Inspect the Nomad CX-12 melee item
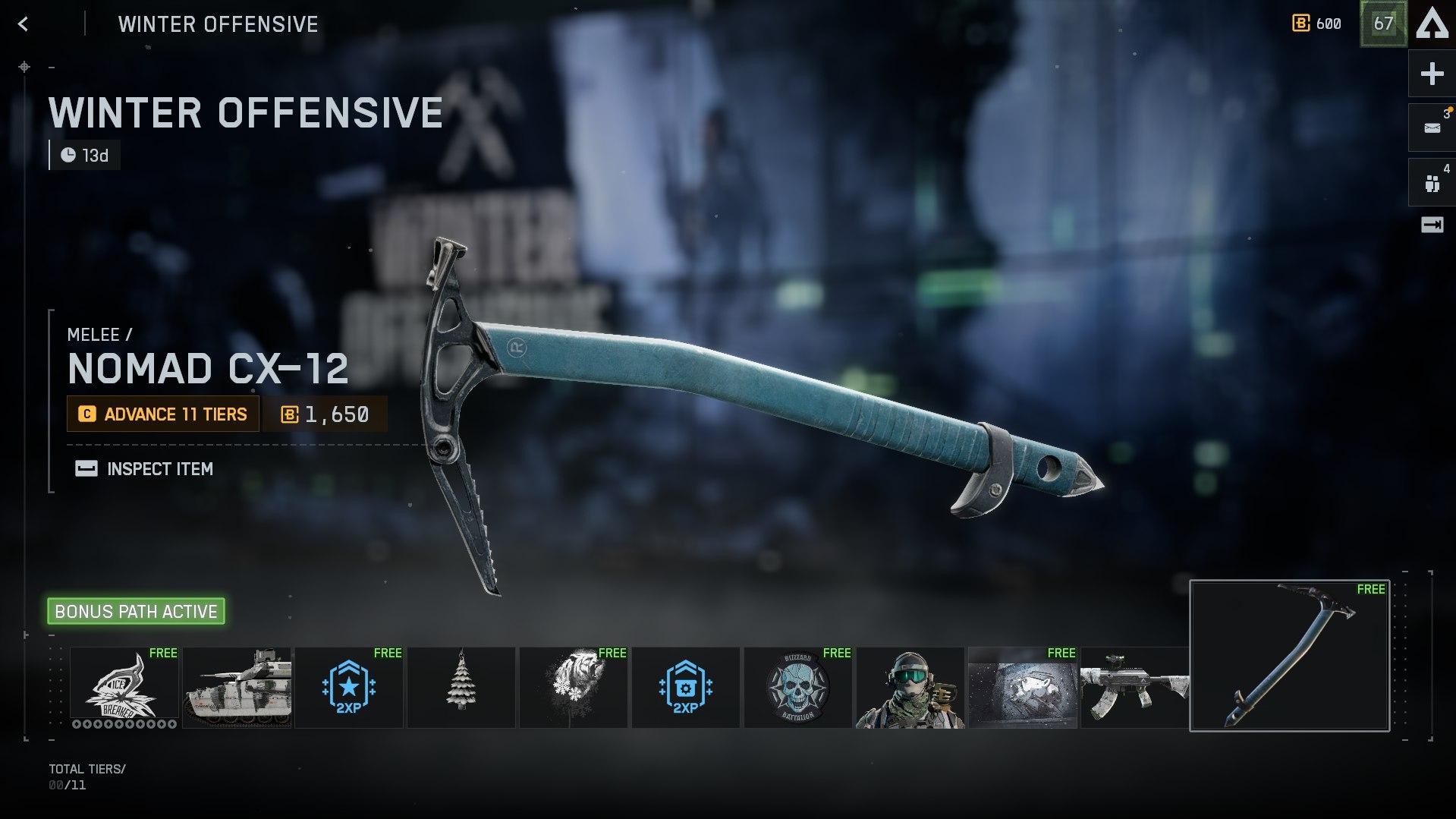 (144, 469)
